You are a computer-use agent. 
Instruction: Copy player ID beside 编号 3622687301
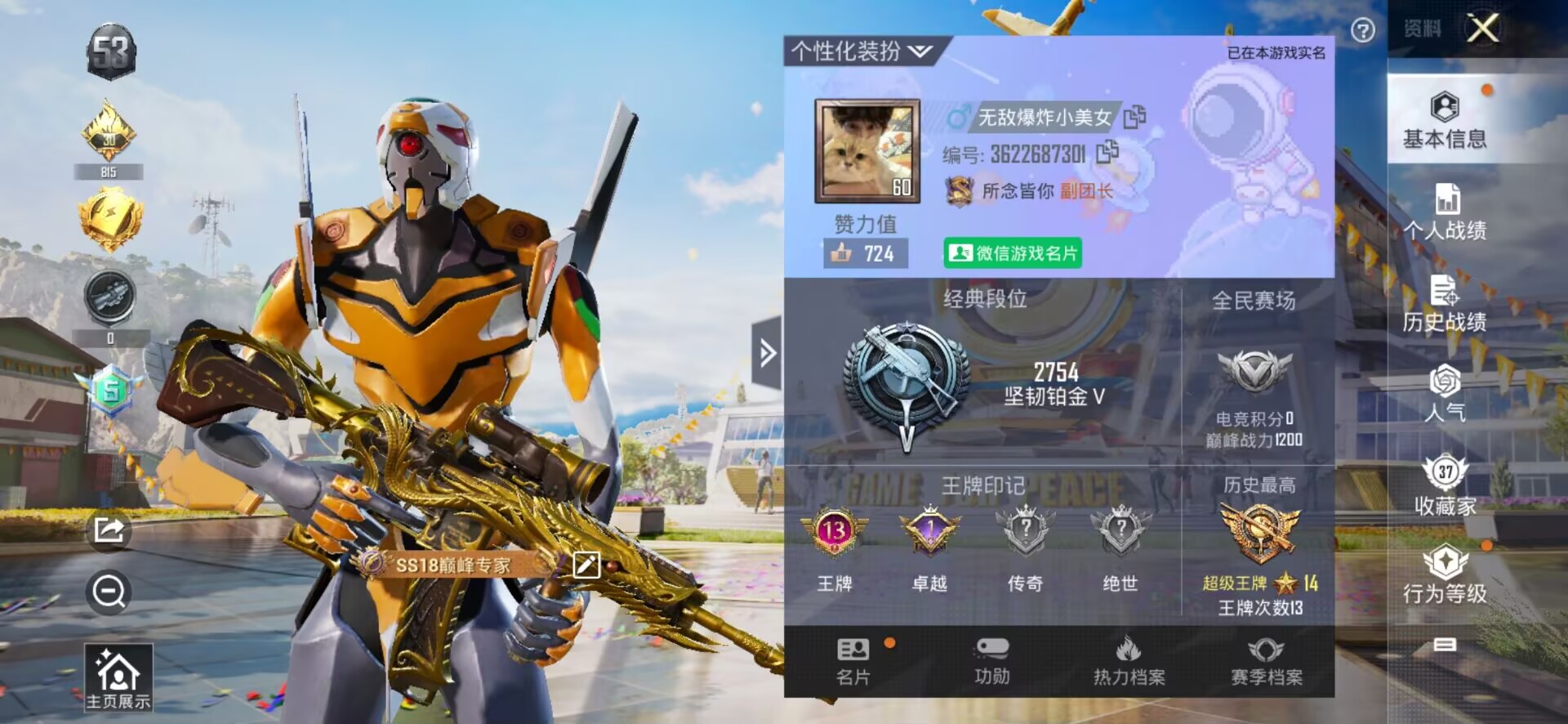click(x=1108, y=152)
